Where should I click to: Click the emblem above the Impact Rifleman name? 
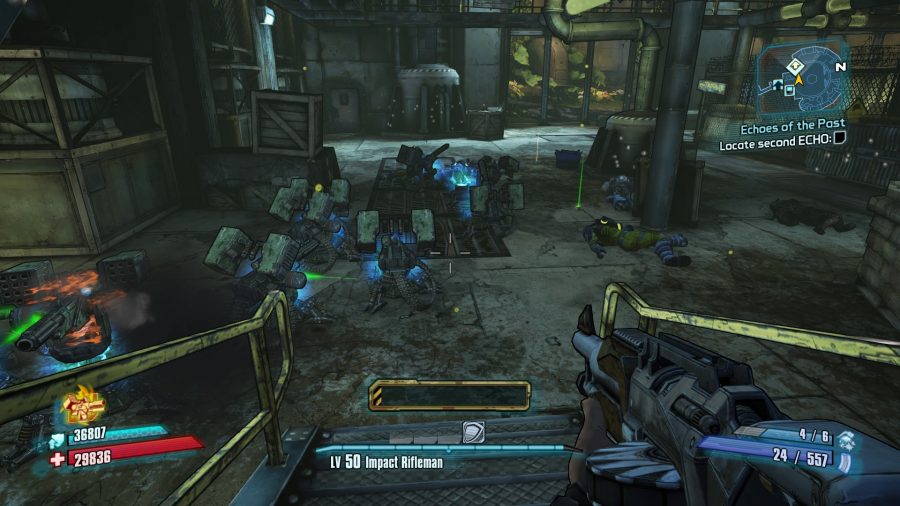click(x=473, y=431)
